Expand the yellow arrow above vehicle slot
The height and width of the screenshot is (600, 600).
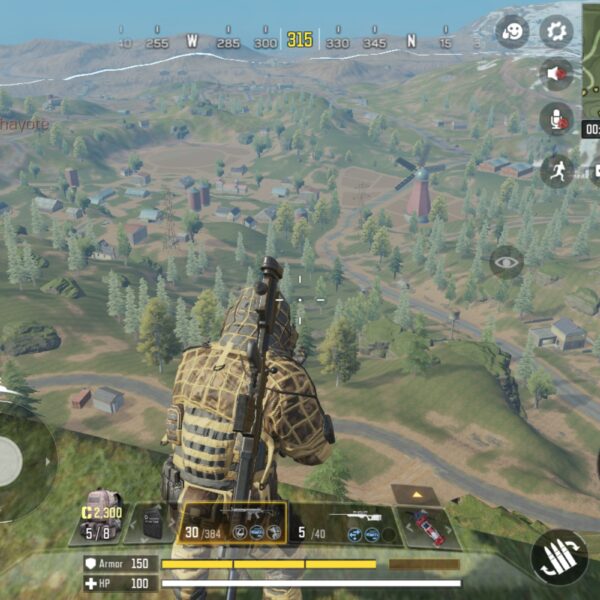(x=414, y=493)
